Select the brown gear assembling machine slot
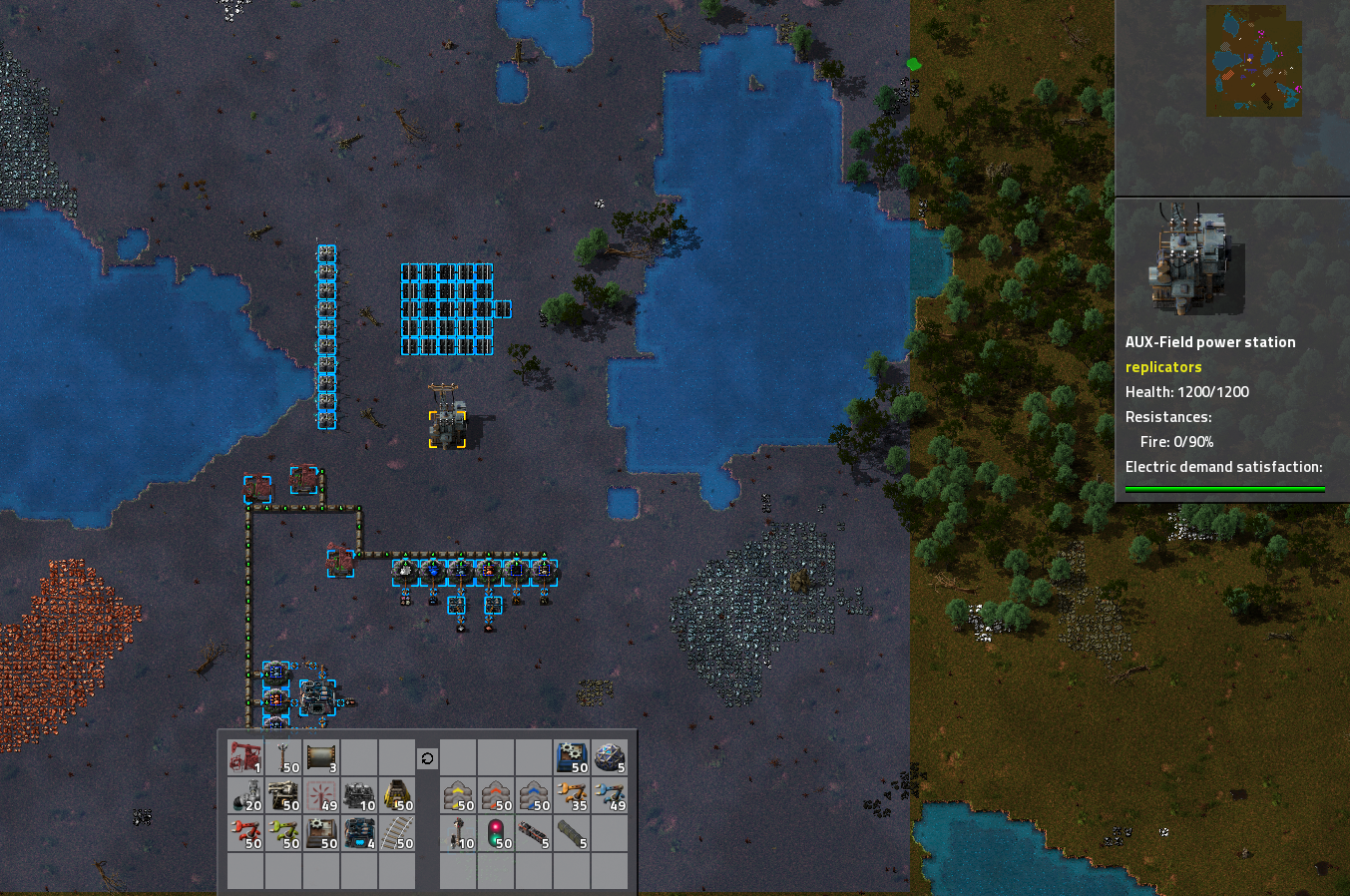1350x896 pixels. 321,834
